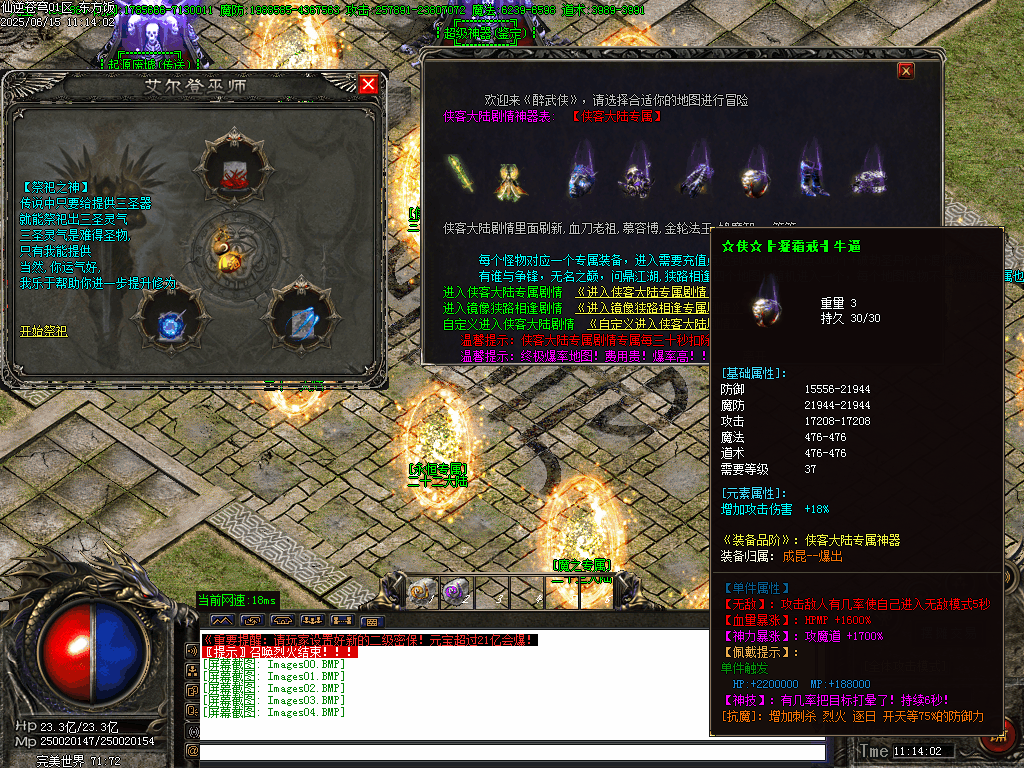Click the chat text input field
The image size is (1024, 768).
(x=512, y=751)
